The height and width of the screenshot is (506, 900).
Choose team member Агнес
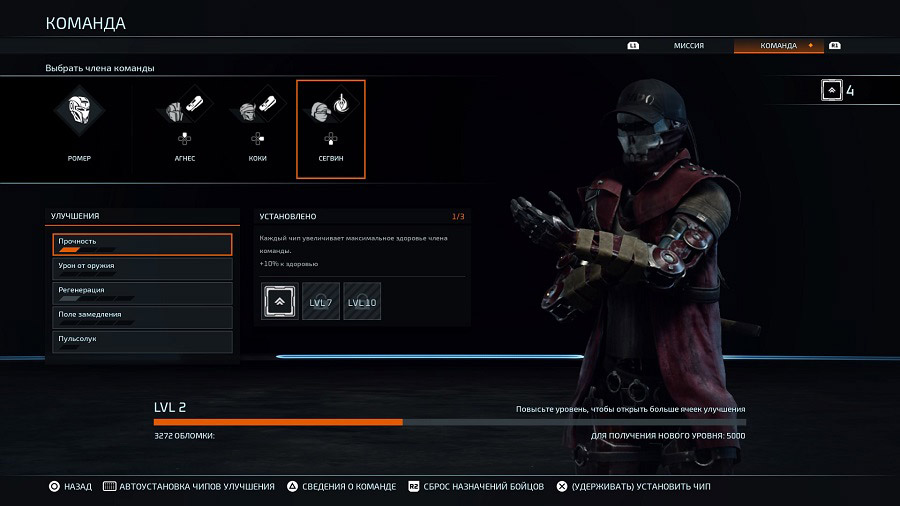click(x=183, y=128)
